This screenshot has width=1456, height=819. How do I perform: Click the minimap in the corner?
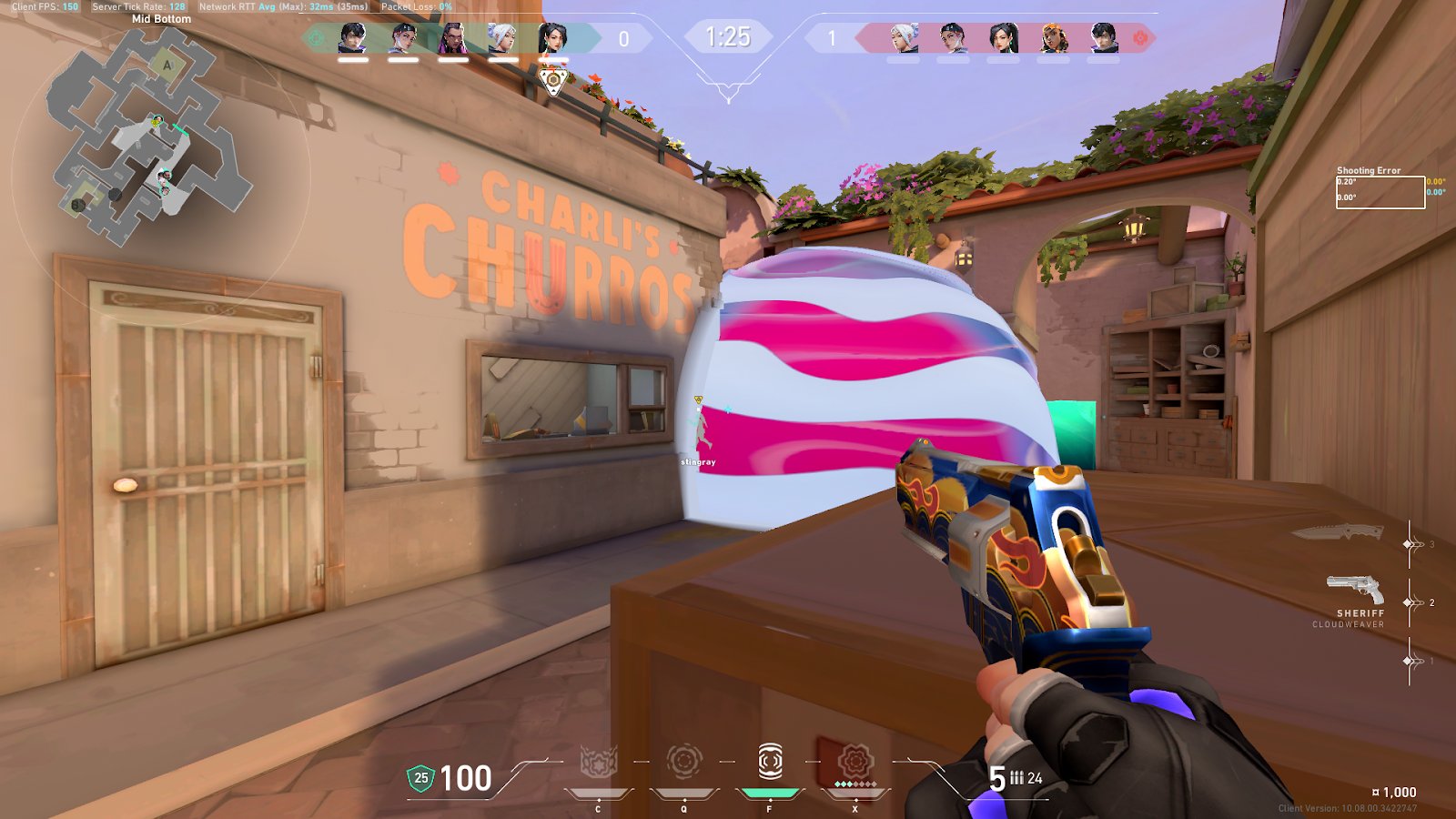[x=150, y=136]
